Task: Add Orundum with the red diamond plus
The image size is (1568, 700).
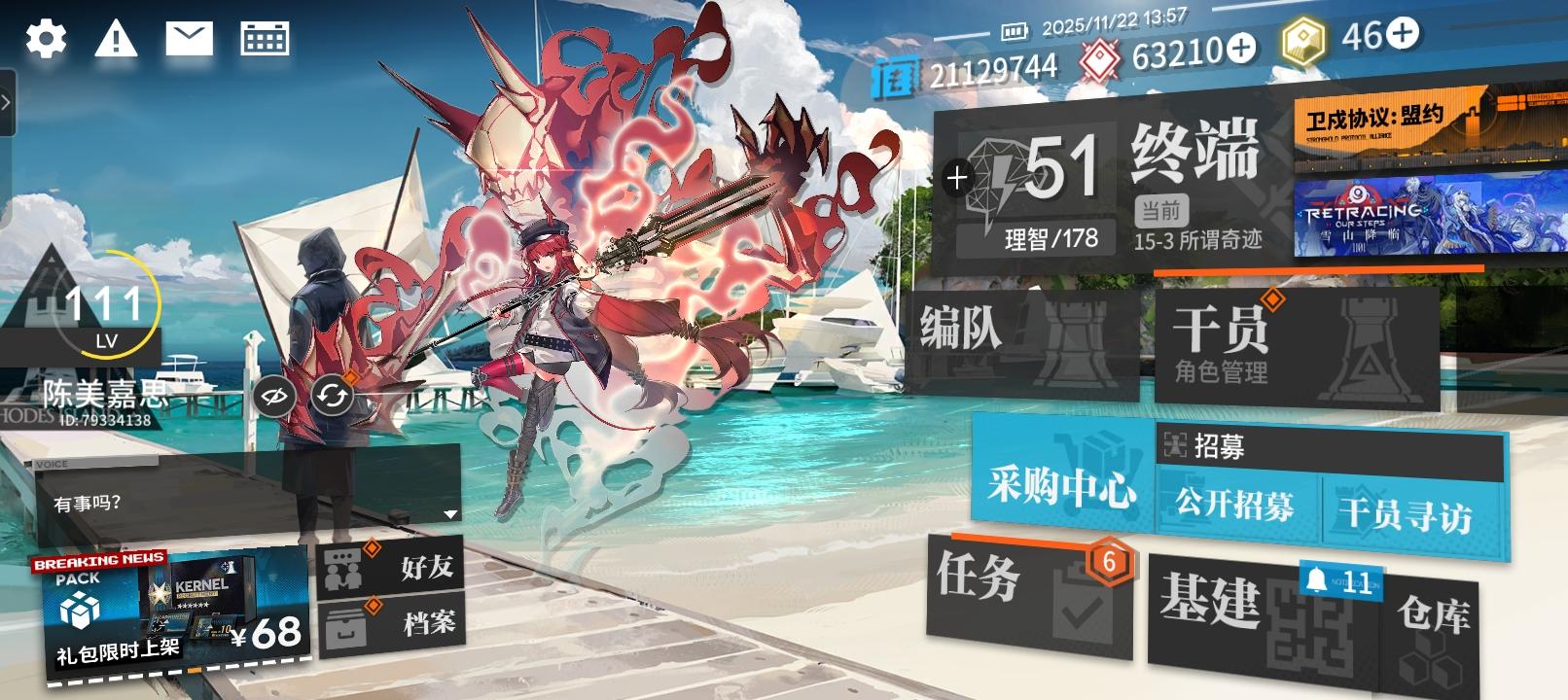Action: [x=1239, y=46]
